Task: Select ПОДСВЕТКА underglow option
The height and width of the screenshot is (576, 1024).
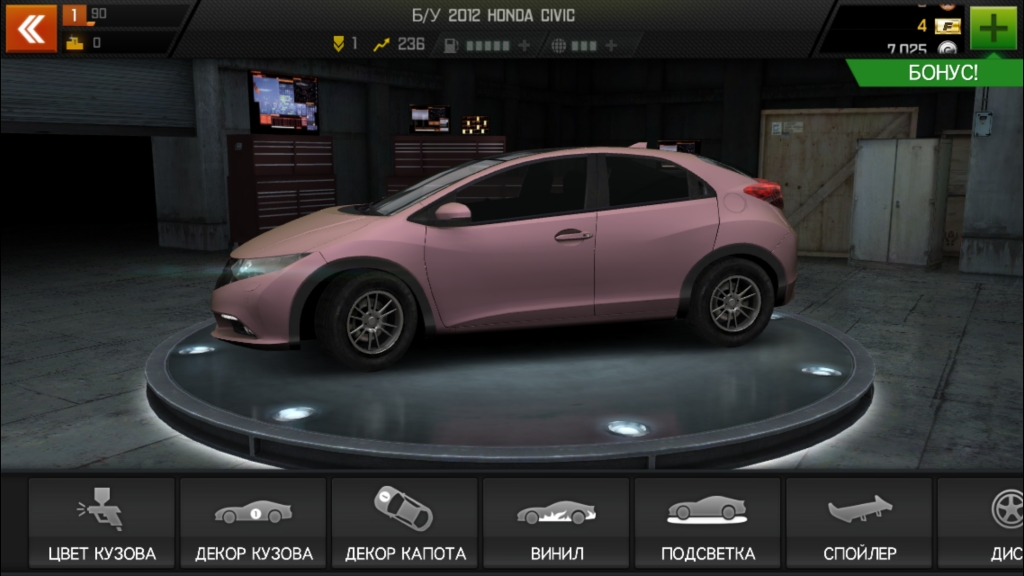Action: click(708, 523)
